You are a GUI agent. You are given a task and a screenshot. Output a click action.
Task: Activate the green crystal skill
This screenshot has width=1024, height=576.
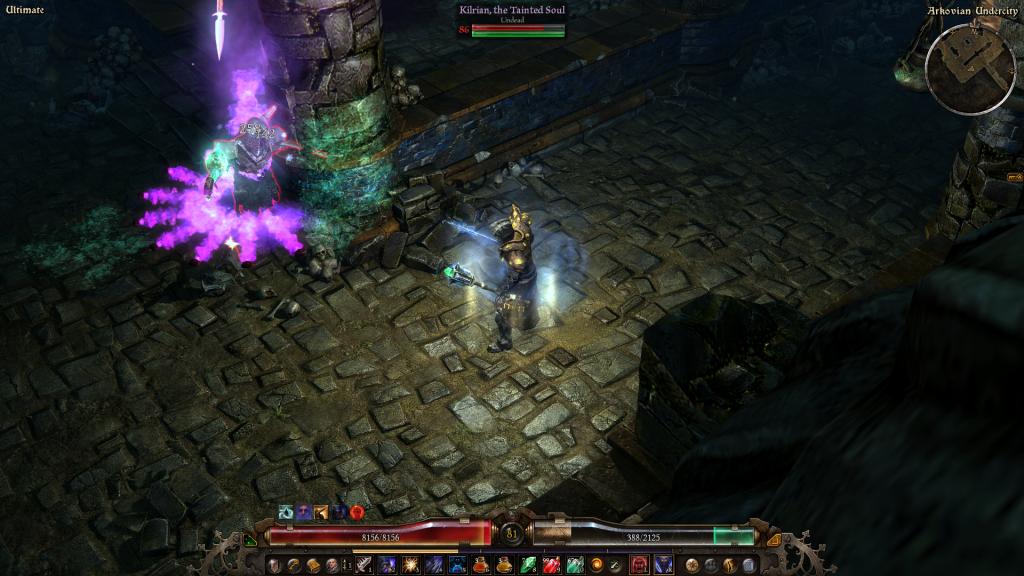[x=528, y=565]
